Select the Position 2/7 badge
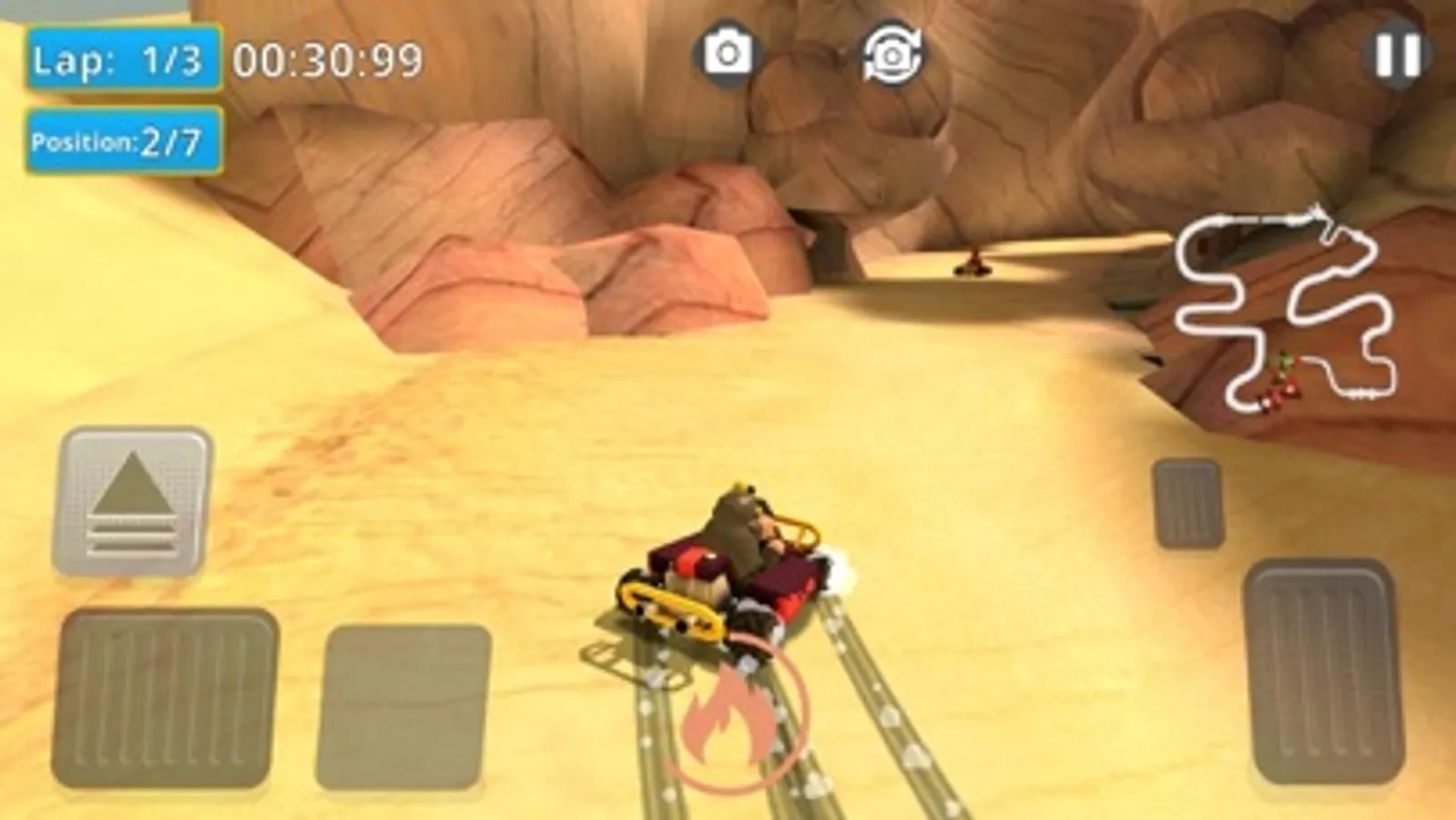Image resolution: width=1456 pixels, height=820 pixels. [x=123, y=141]
